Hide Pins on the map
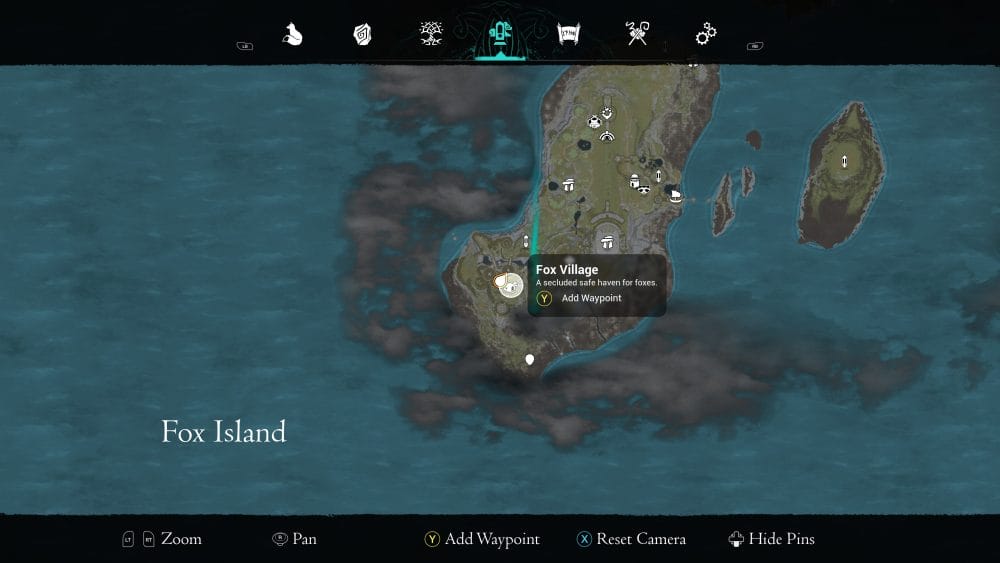The width and height of the screenshot is (1000, 563). click(771, 539)
